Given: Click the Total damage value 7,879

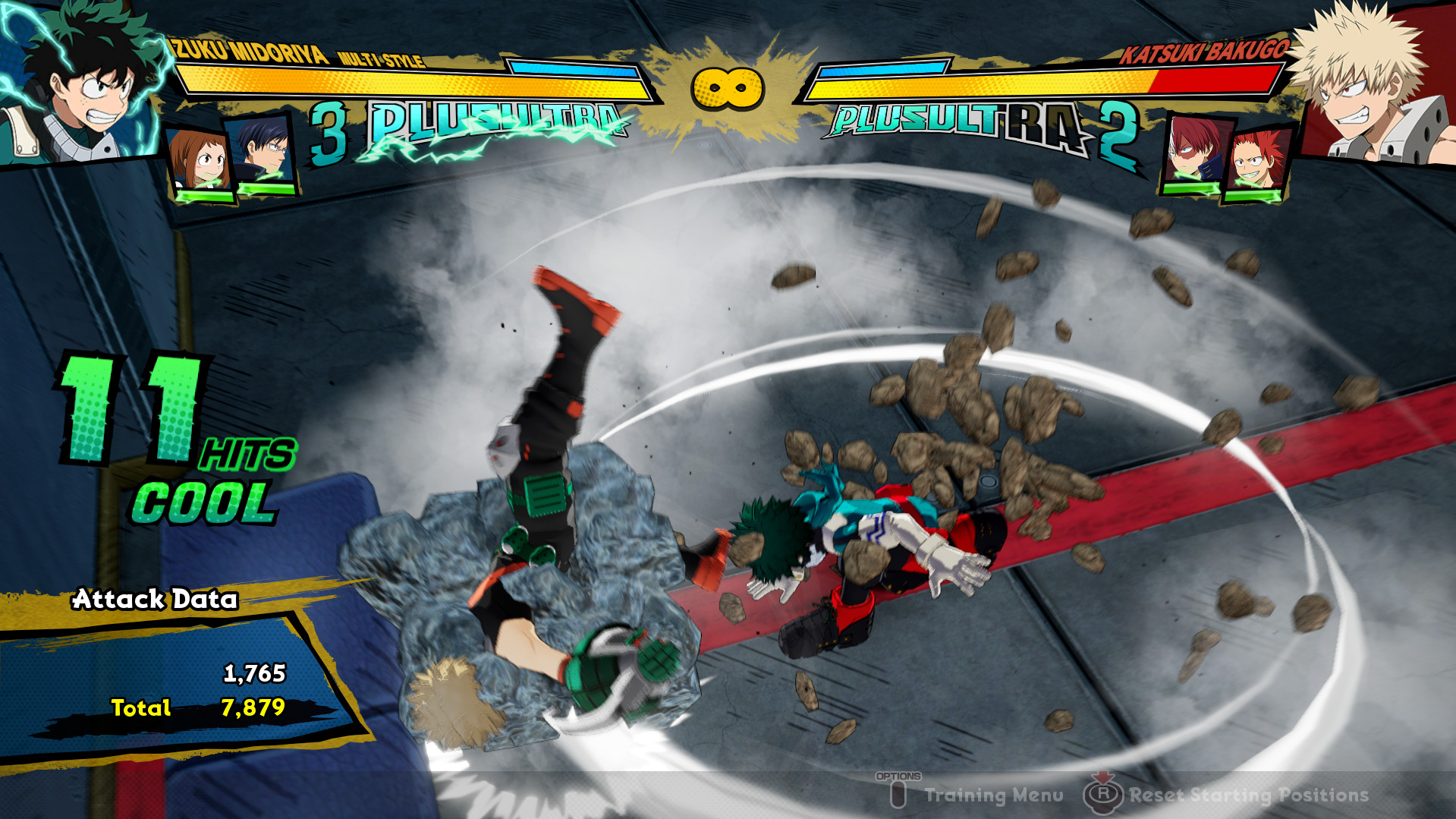Looking at the screenshot, I should click(255, 709).
